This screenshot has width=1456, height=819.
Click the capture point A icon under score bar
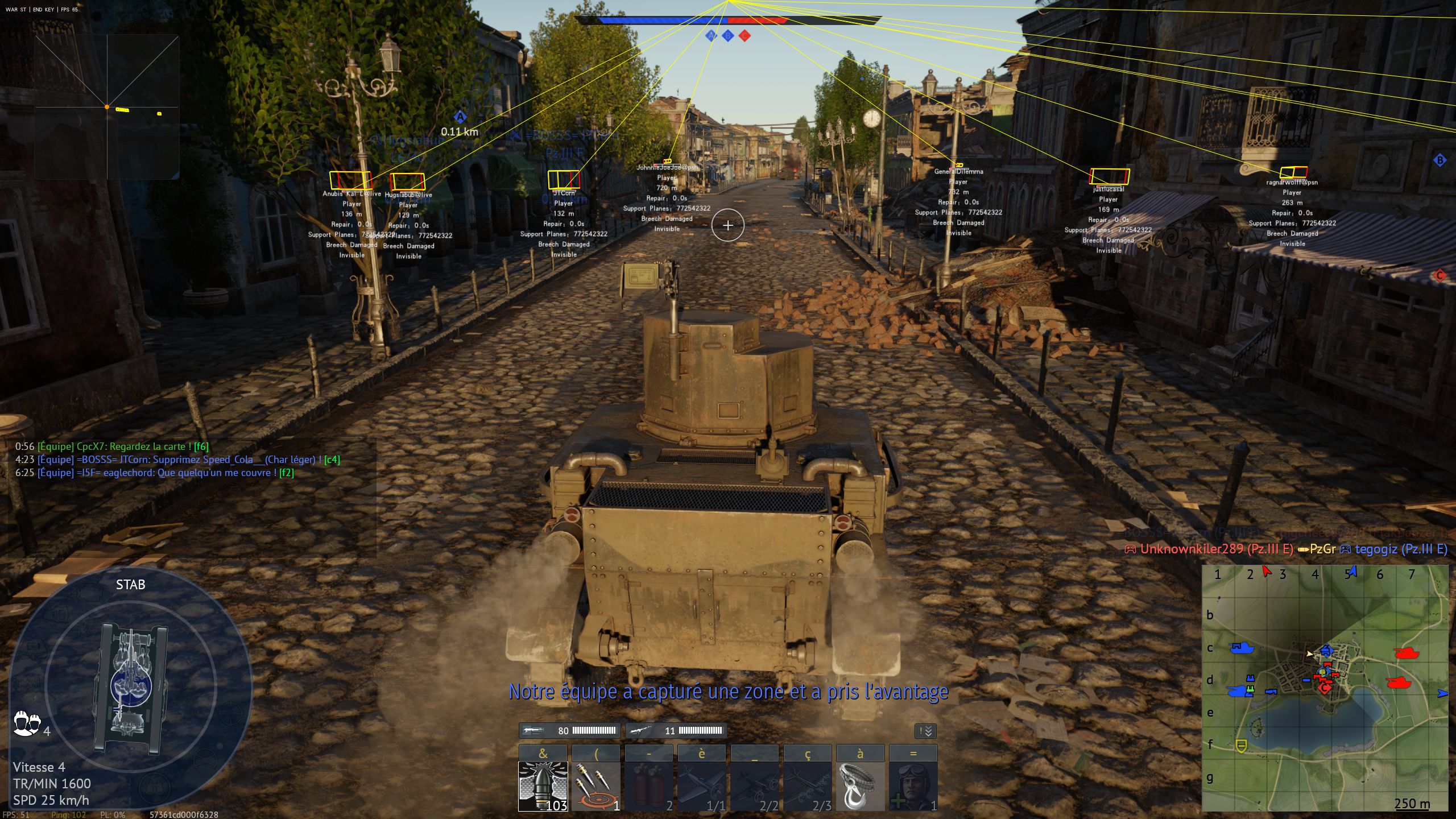point(710,36)
